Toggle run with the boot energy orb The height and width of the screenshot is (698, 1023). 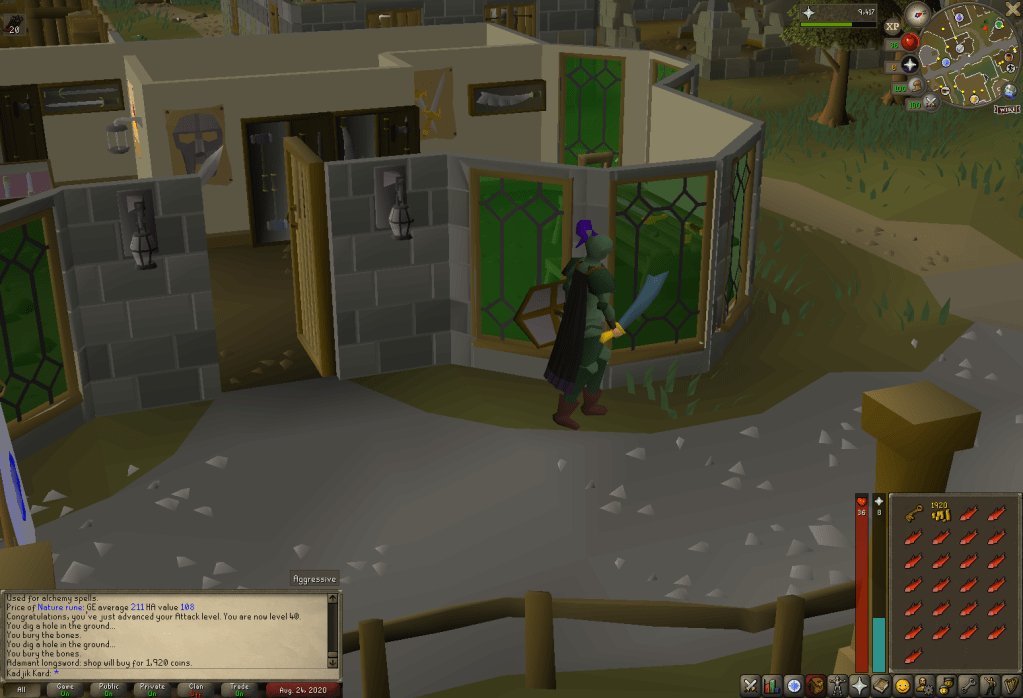tap(915, 86)
